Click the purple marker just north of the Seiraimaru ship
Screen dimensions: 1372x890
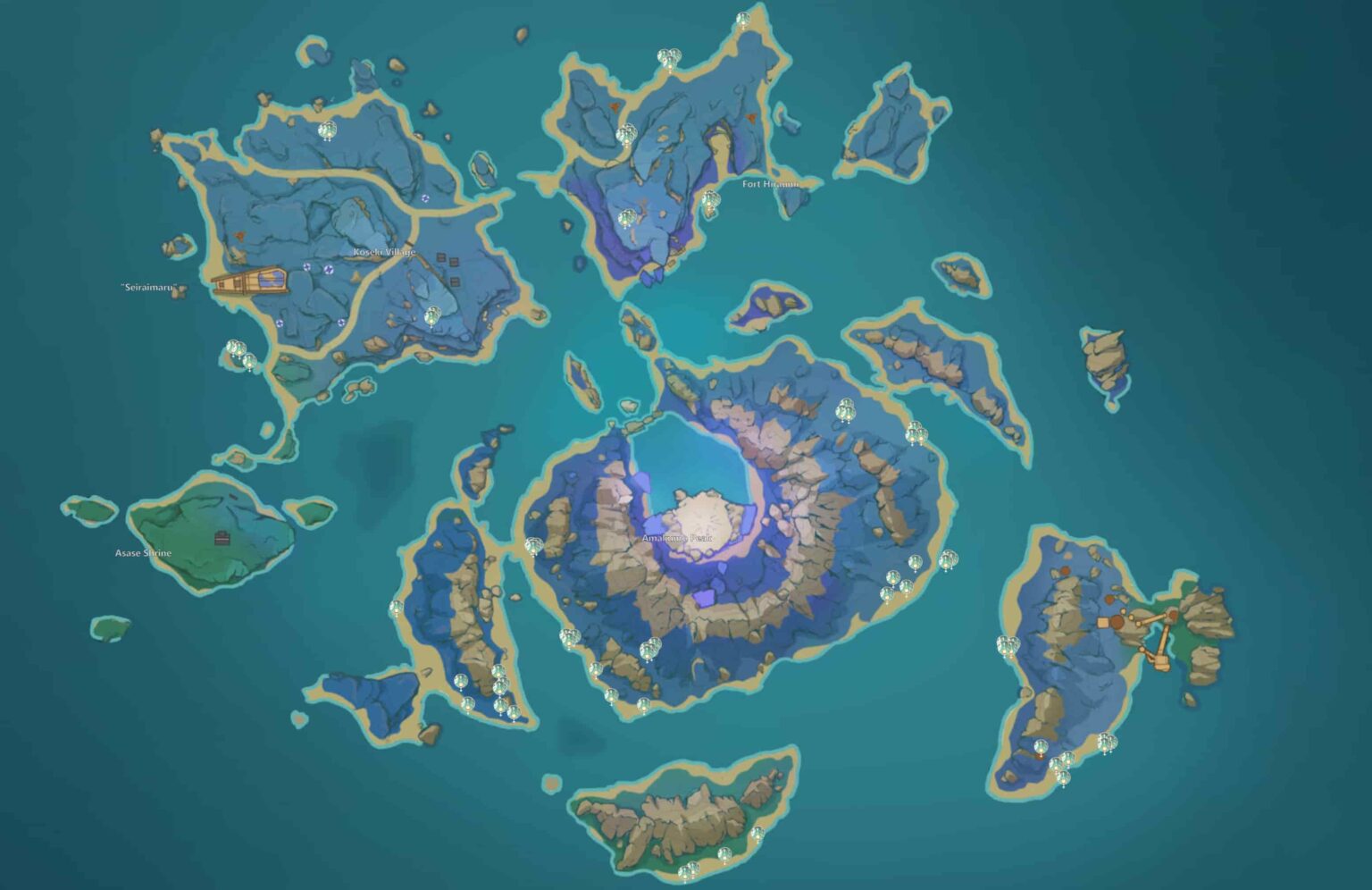[x=306, y=268]
